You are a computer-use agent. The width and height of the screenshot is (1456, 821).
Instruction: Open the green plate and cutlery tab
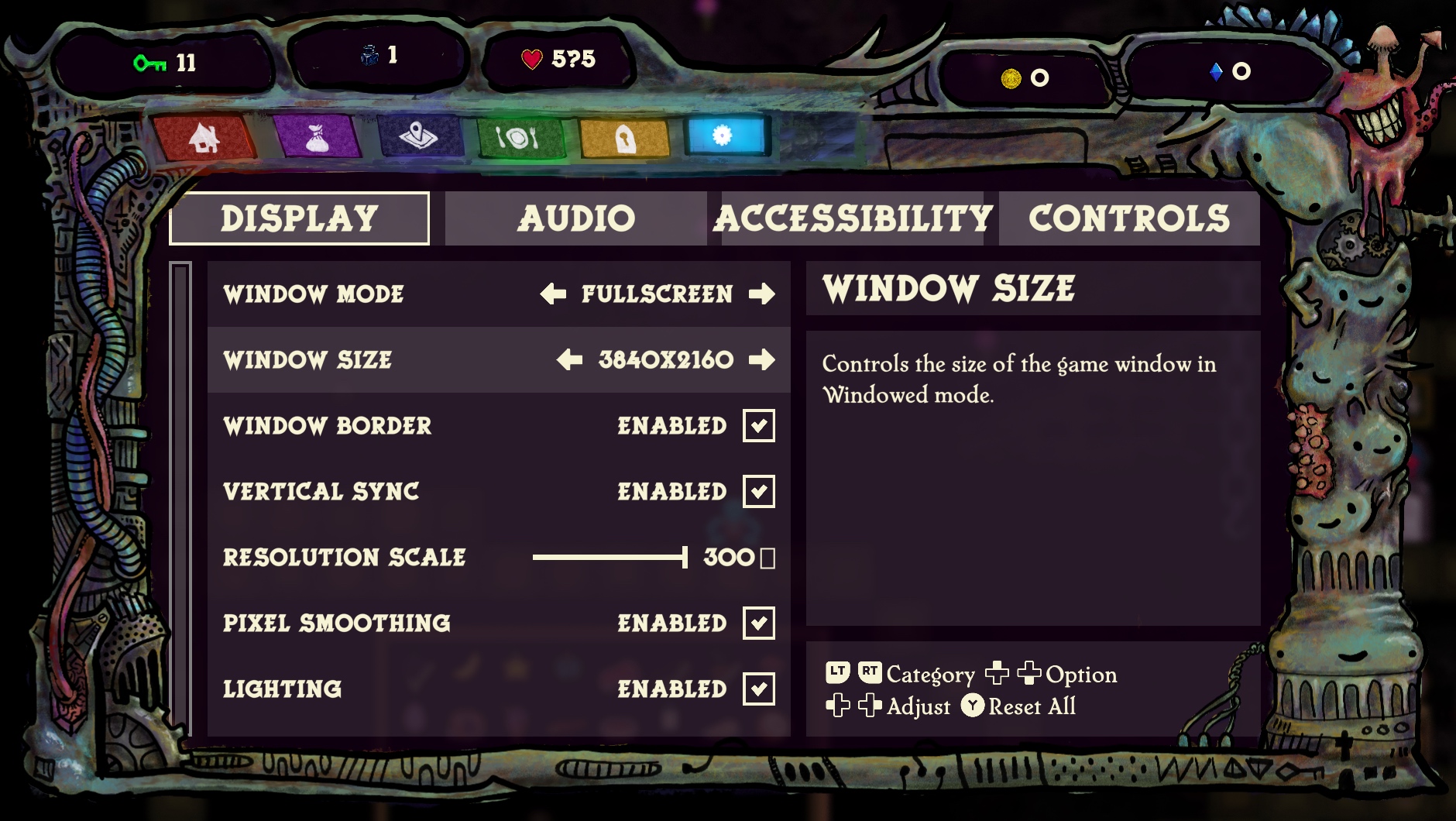click(517, 139)
